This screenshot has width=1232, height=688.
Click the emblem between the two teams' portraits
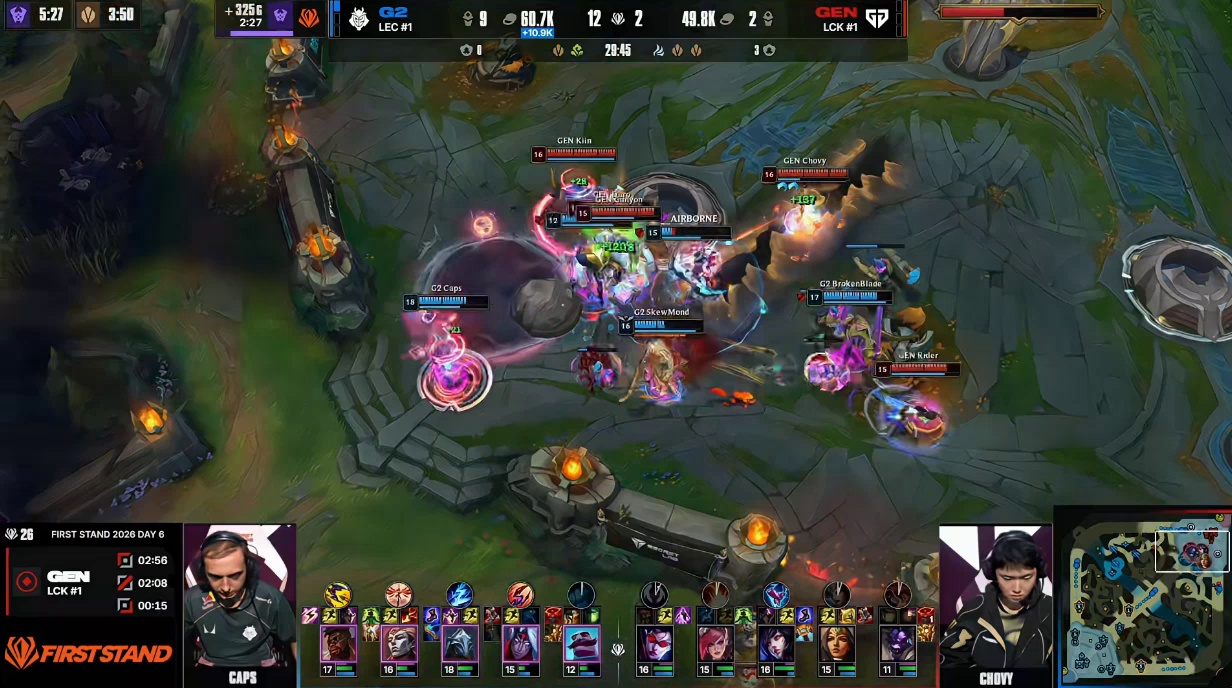tap(618, 649)
